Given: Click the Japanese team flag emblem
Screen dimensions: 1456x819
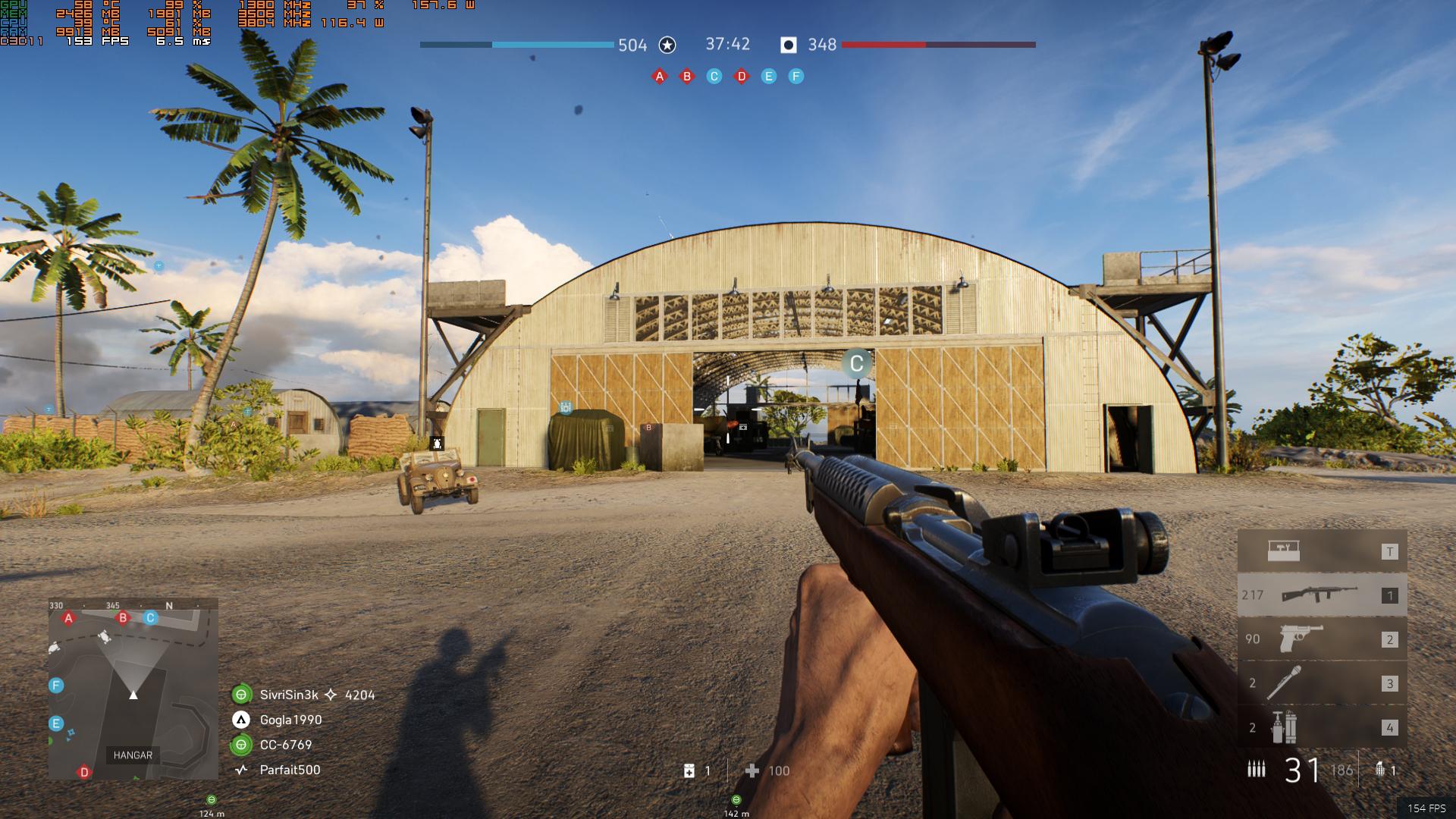Looking at the screenshot, I should pyautogui.click(x=789, y=45).
